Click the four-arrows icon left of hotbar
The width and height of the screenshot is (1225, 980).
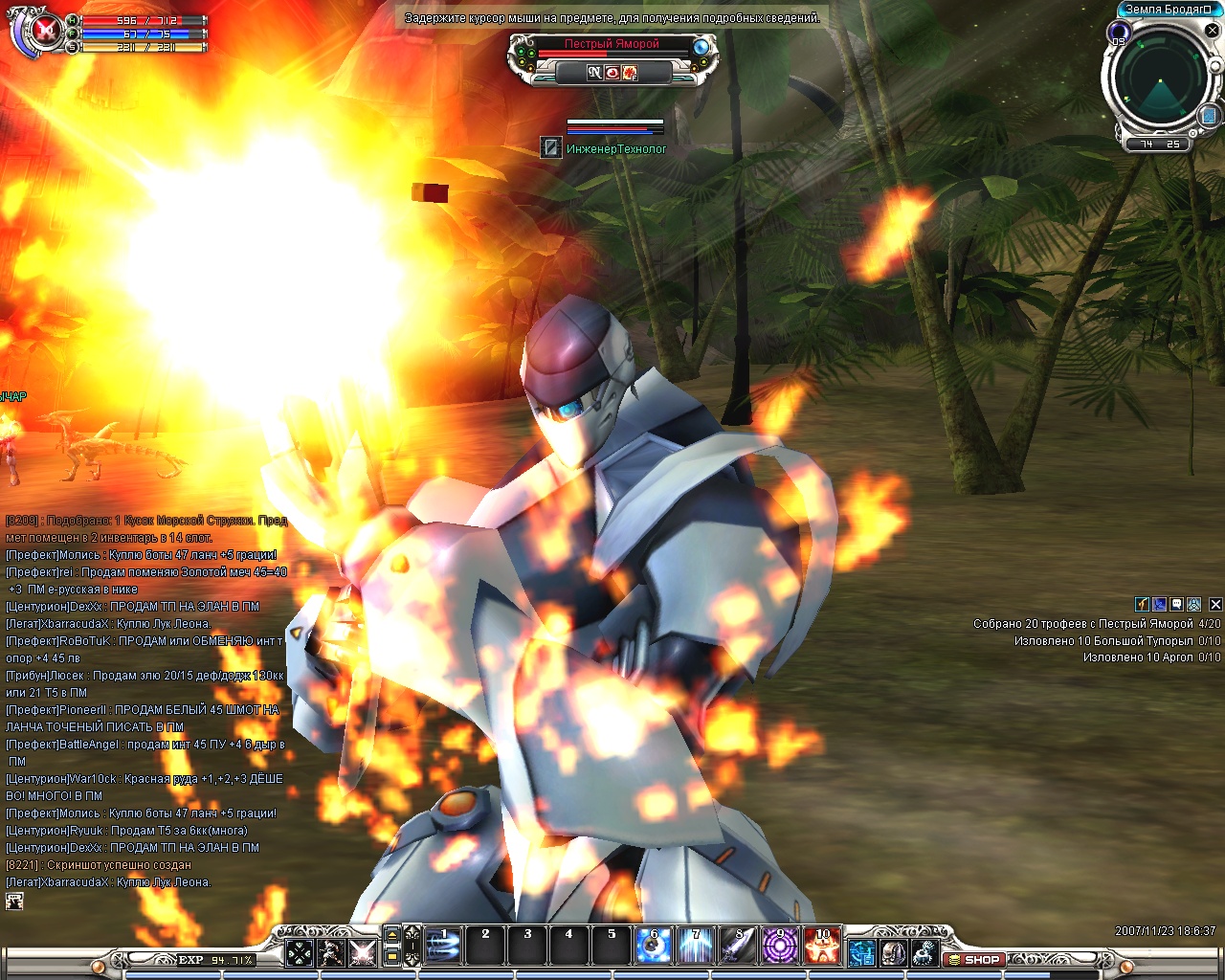pos(300,952)
